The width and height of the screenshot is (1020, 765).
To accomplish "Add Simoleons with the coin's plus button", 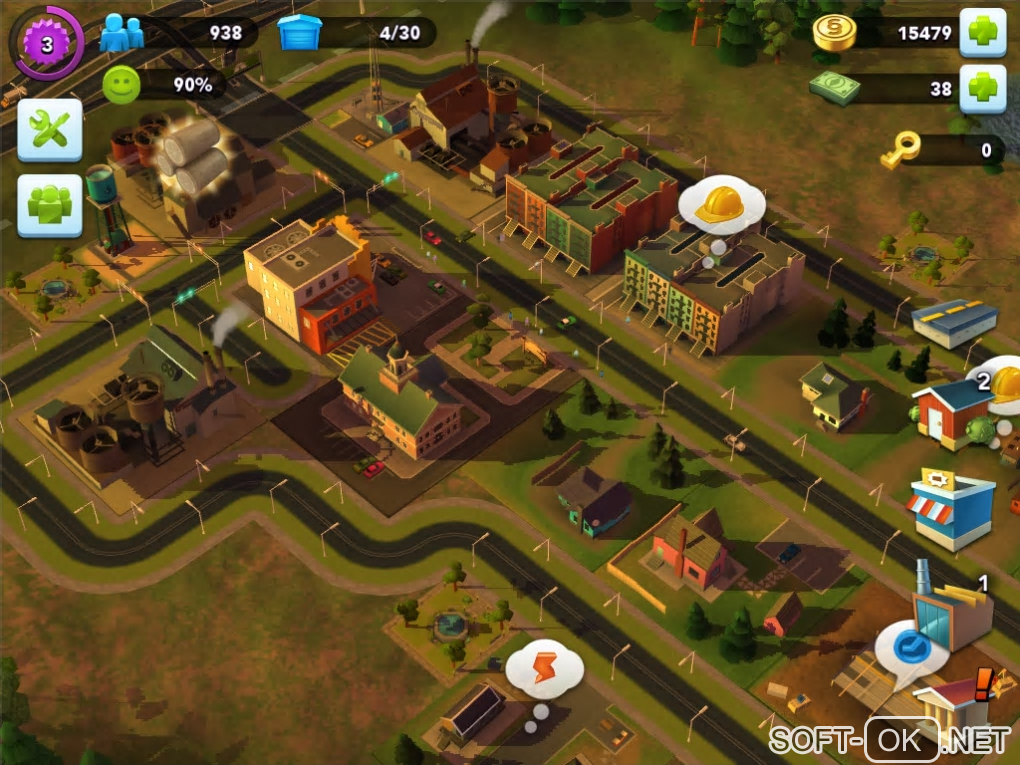I will pyautogui.click(x=982, y=33).
